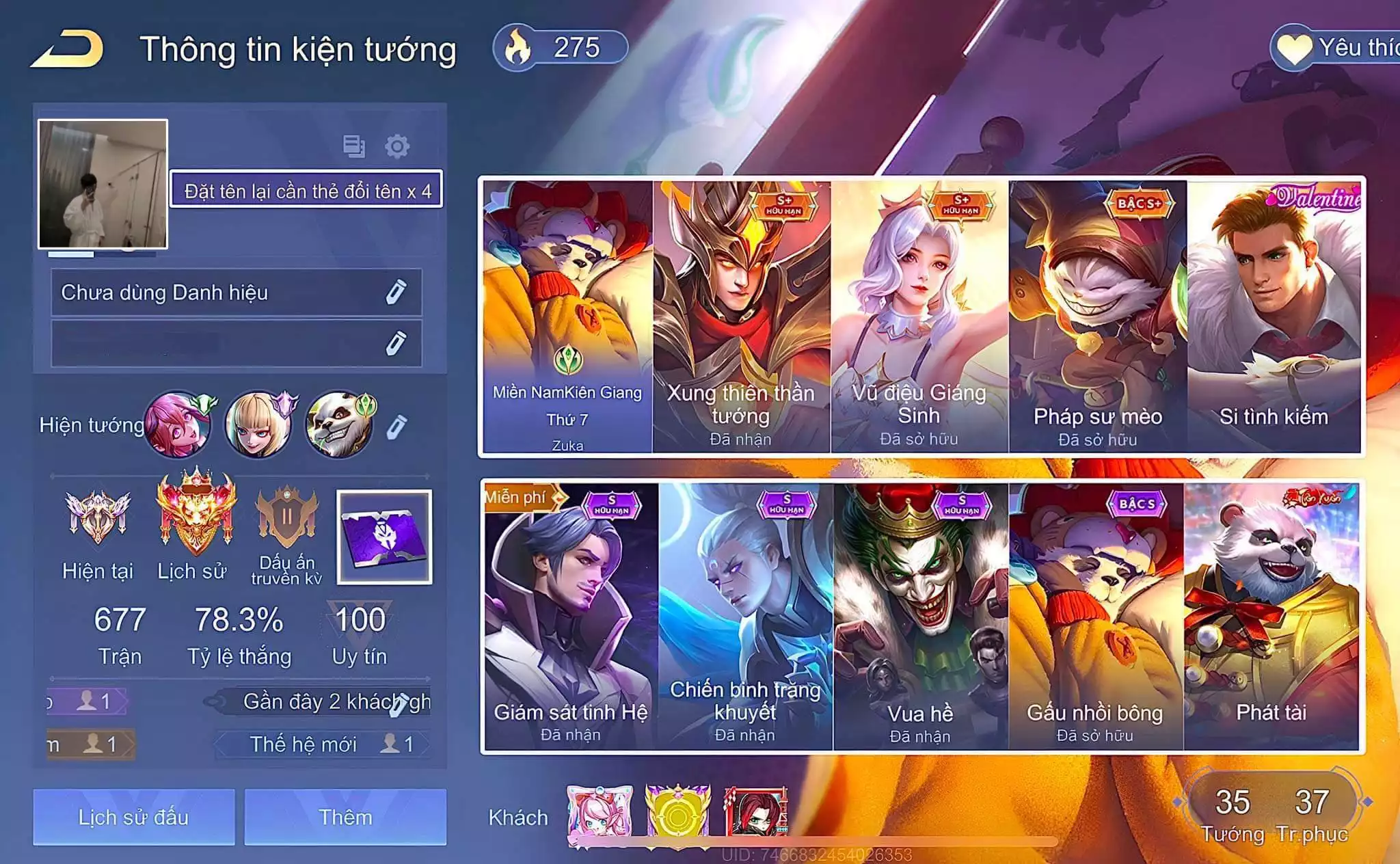Choose the Vũ điệu Giáng Sinh skin card
1400x864 pixels.
click(x=919, y=316)
